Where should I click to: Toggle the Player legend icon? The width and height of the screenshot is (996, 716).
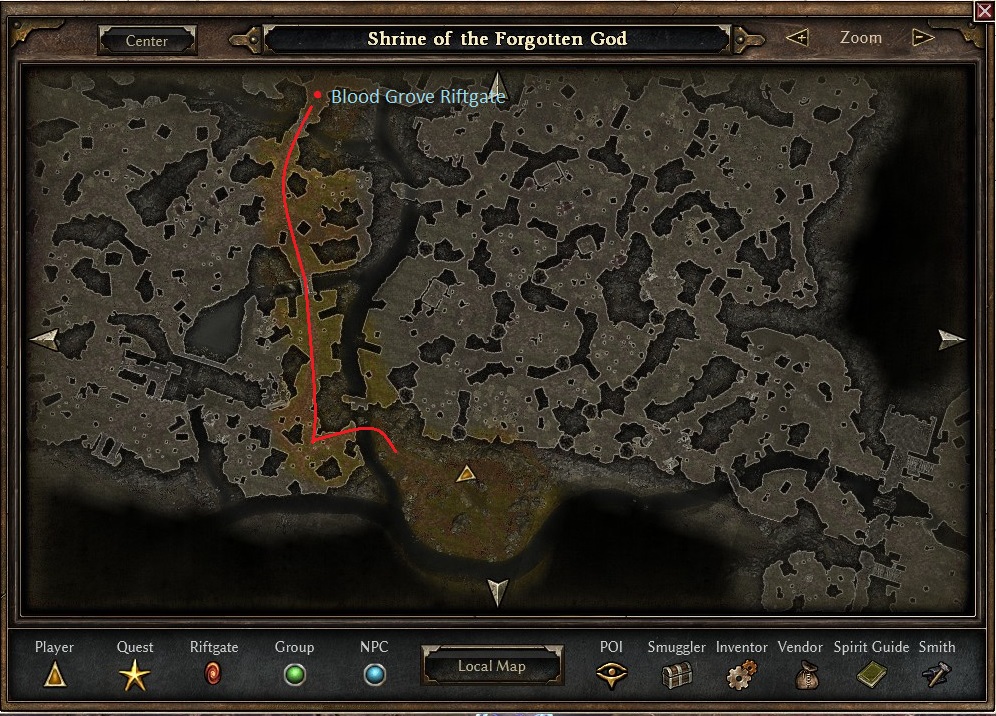click(x=54, y=676)
